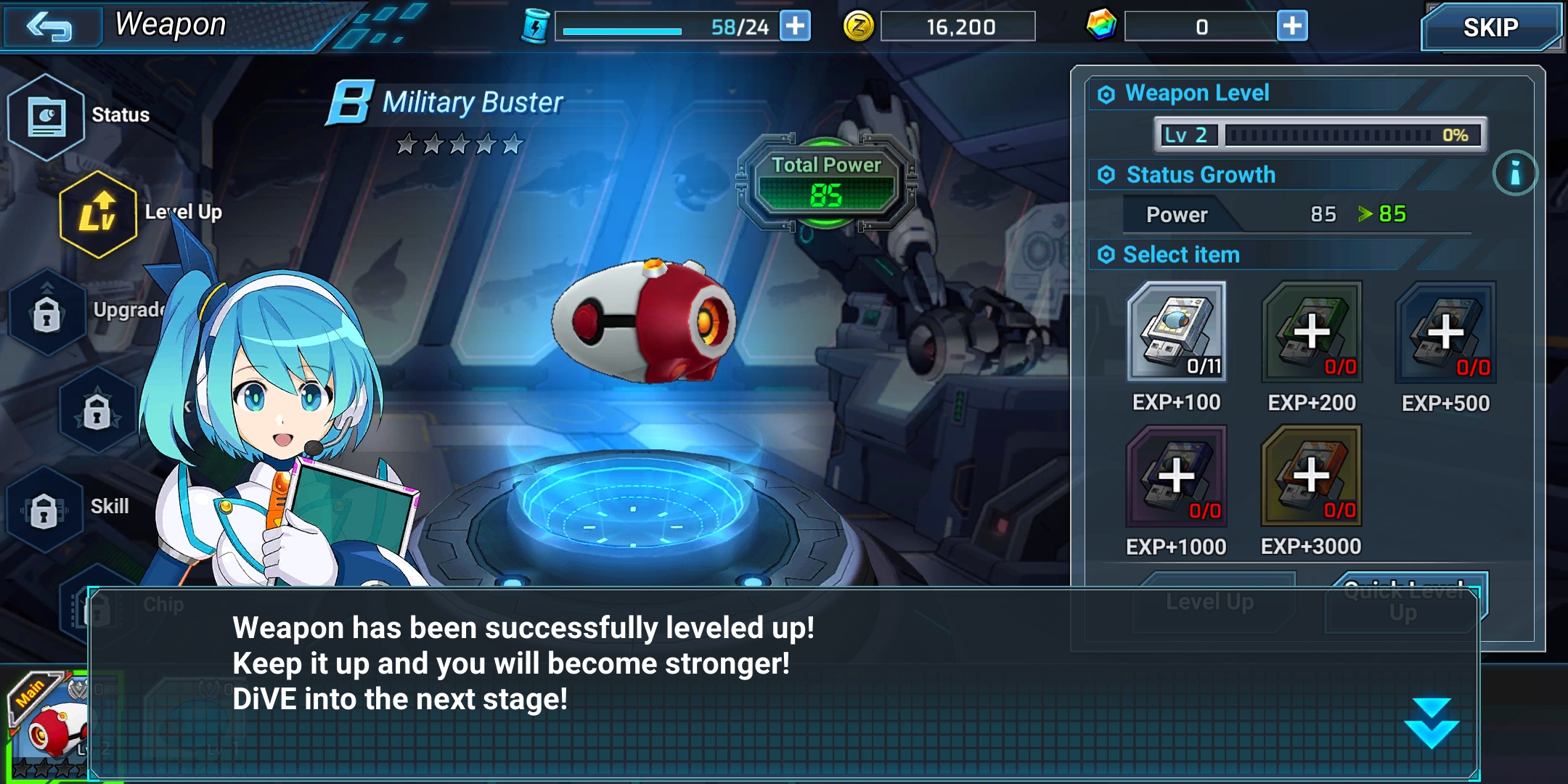
Task: Switch to the Level Up tab
Action: click(98, 214)
